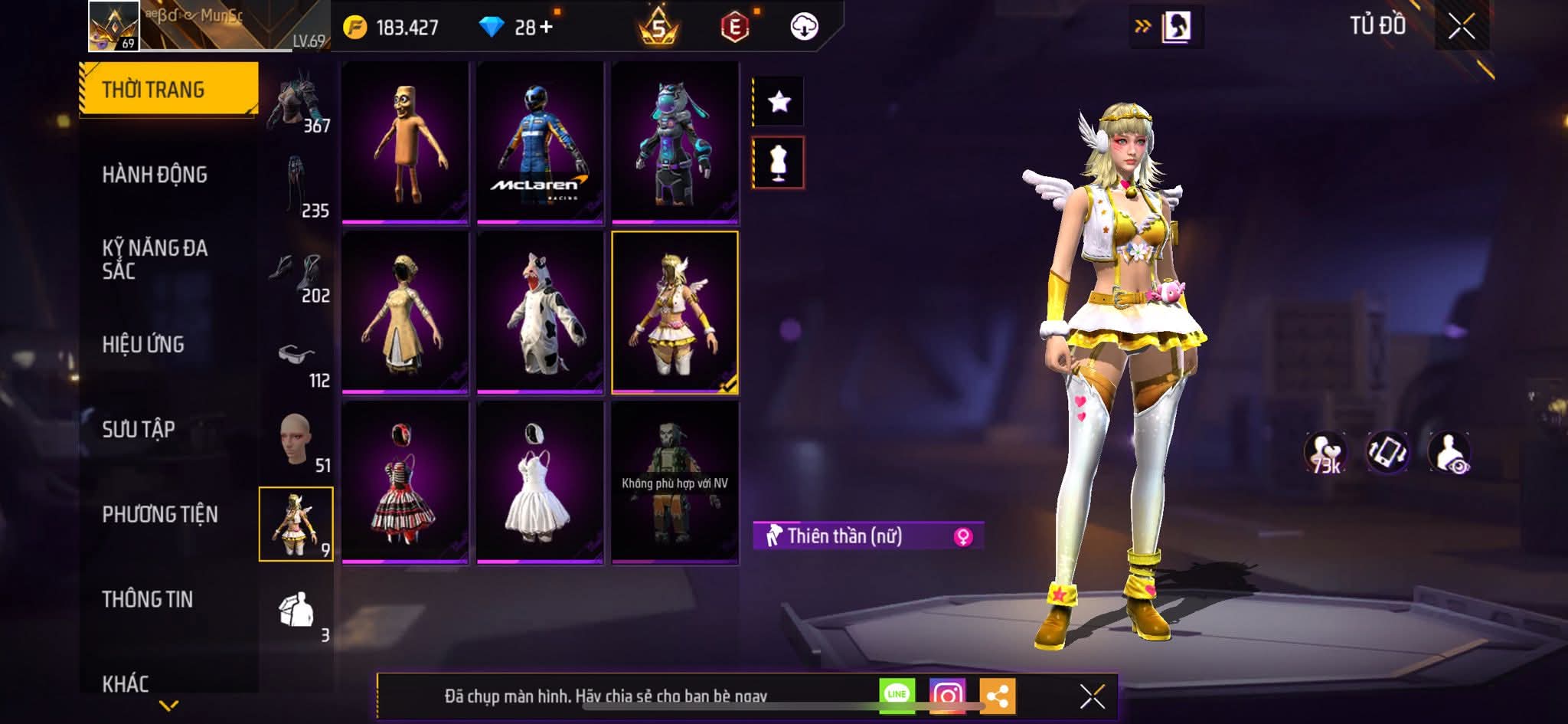Select the McLaren racing outfit
The image size is (1568, 724).
[540, 143]
